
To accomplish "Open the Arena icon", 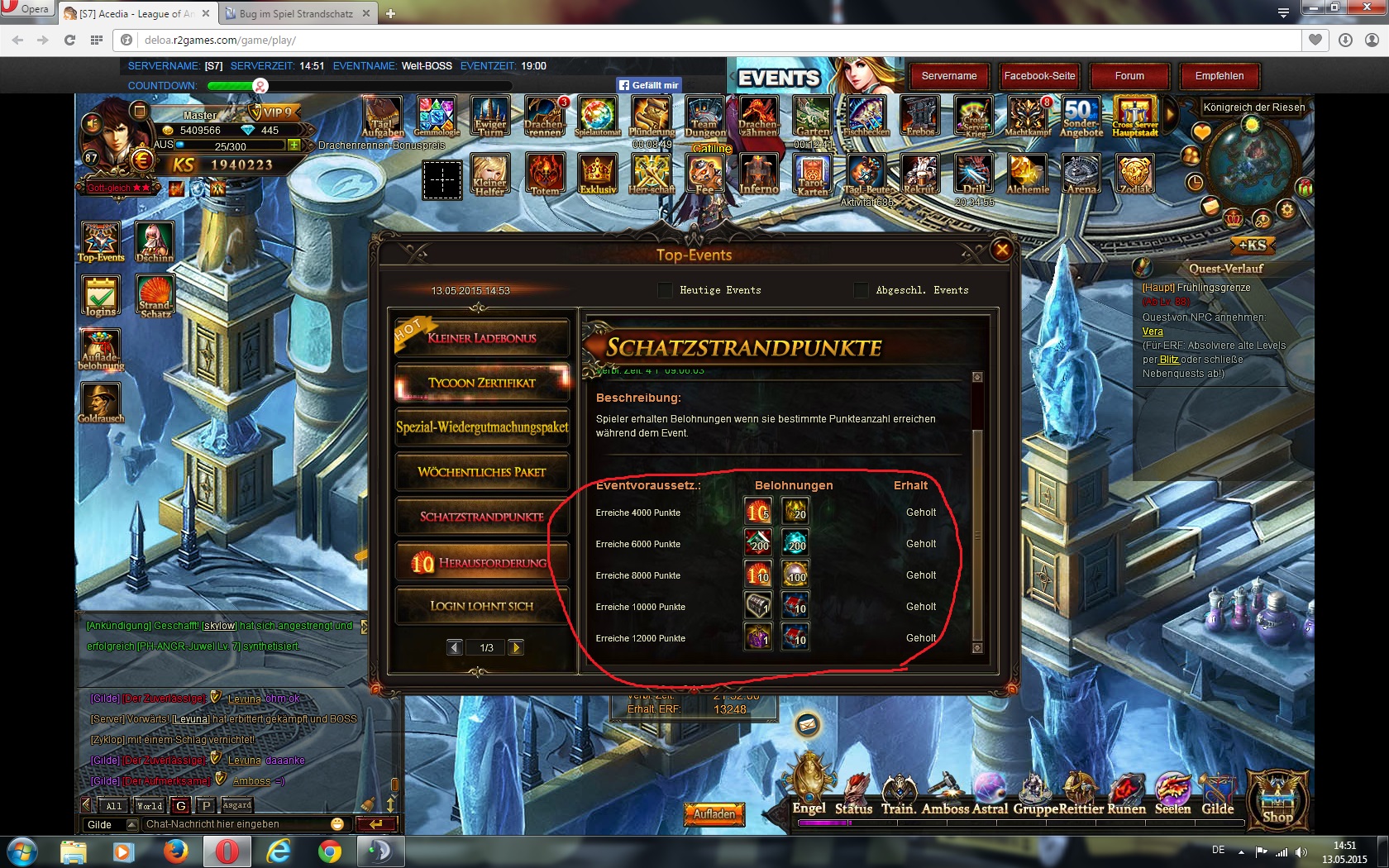I will pos(1081,174).
